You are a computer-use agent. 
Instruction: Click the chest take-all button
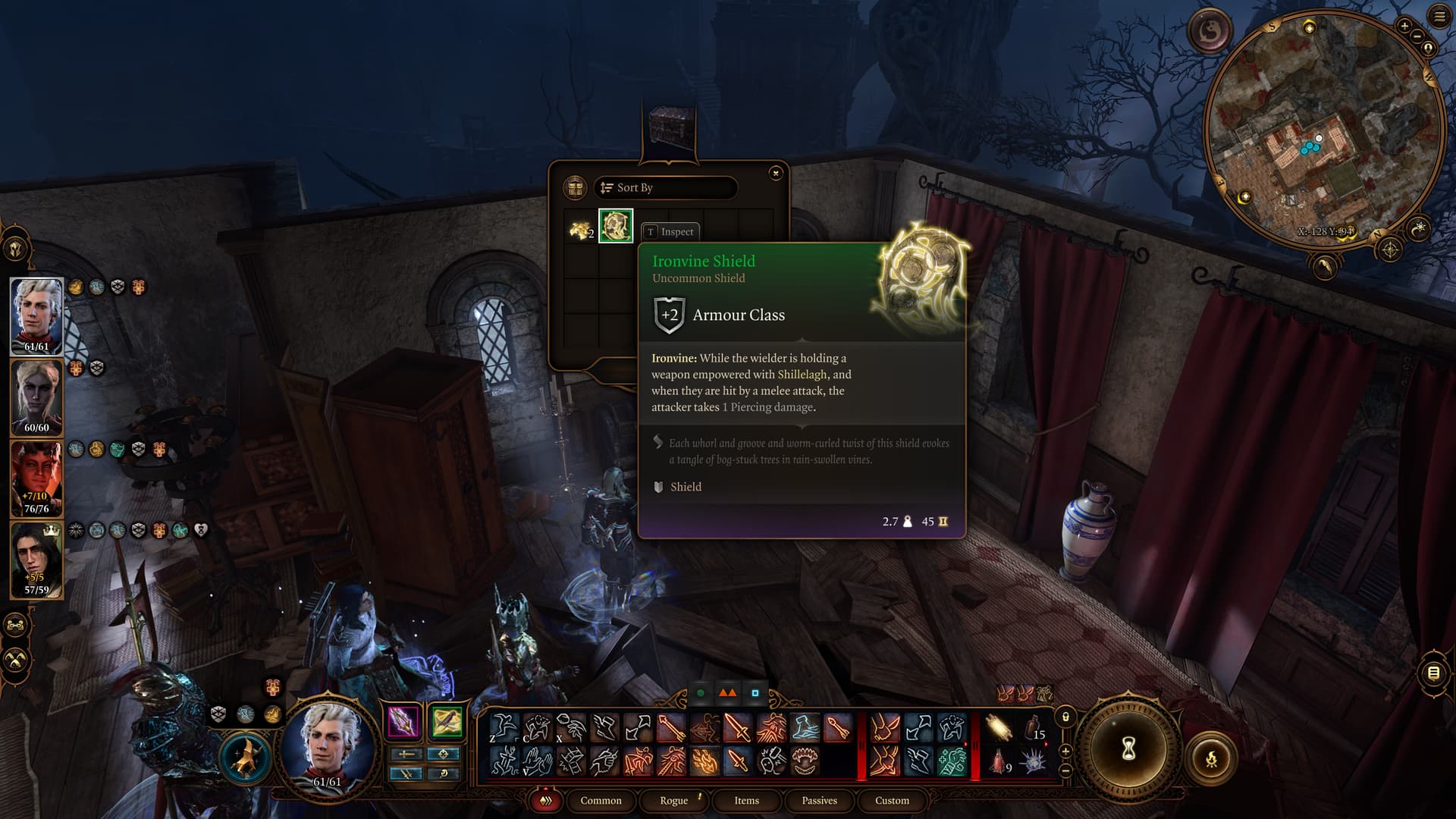click(575, 188)
